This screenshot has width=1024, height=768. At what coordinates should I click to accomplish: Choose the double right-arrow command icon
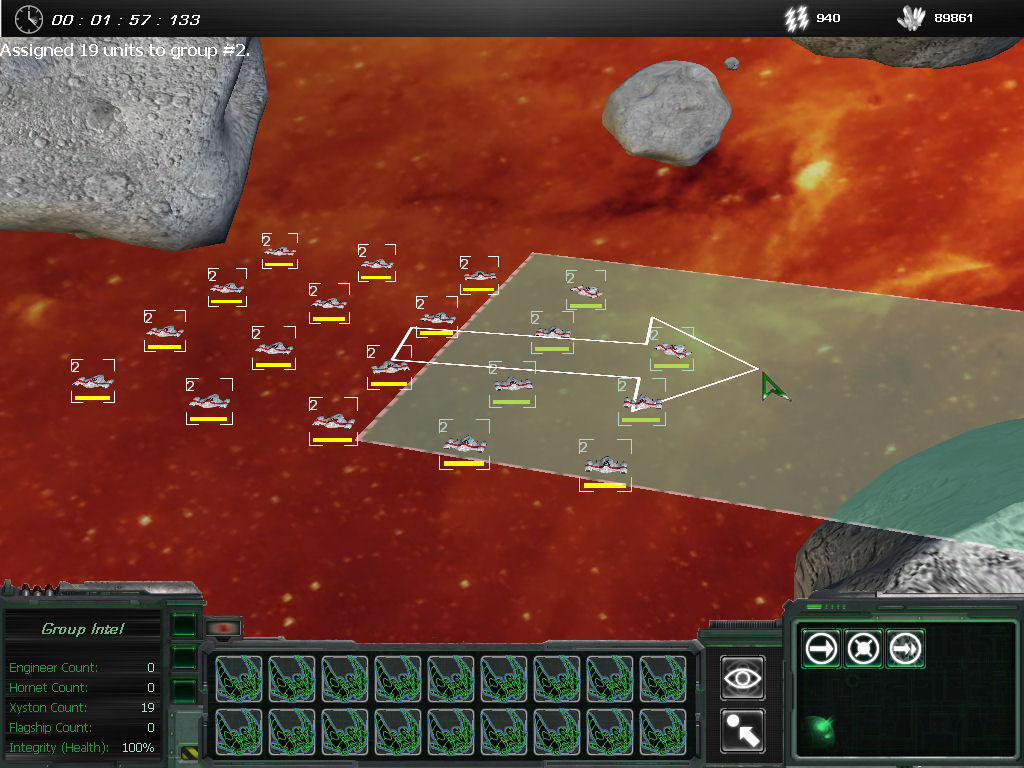[x=905, y=649]
